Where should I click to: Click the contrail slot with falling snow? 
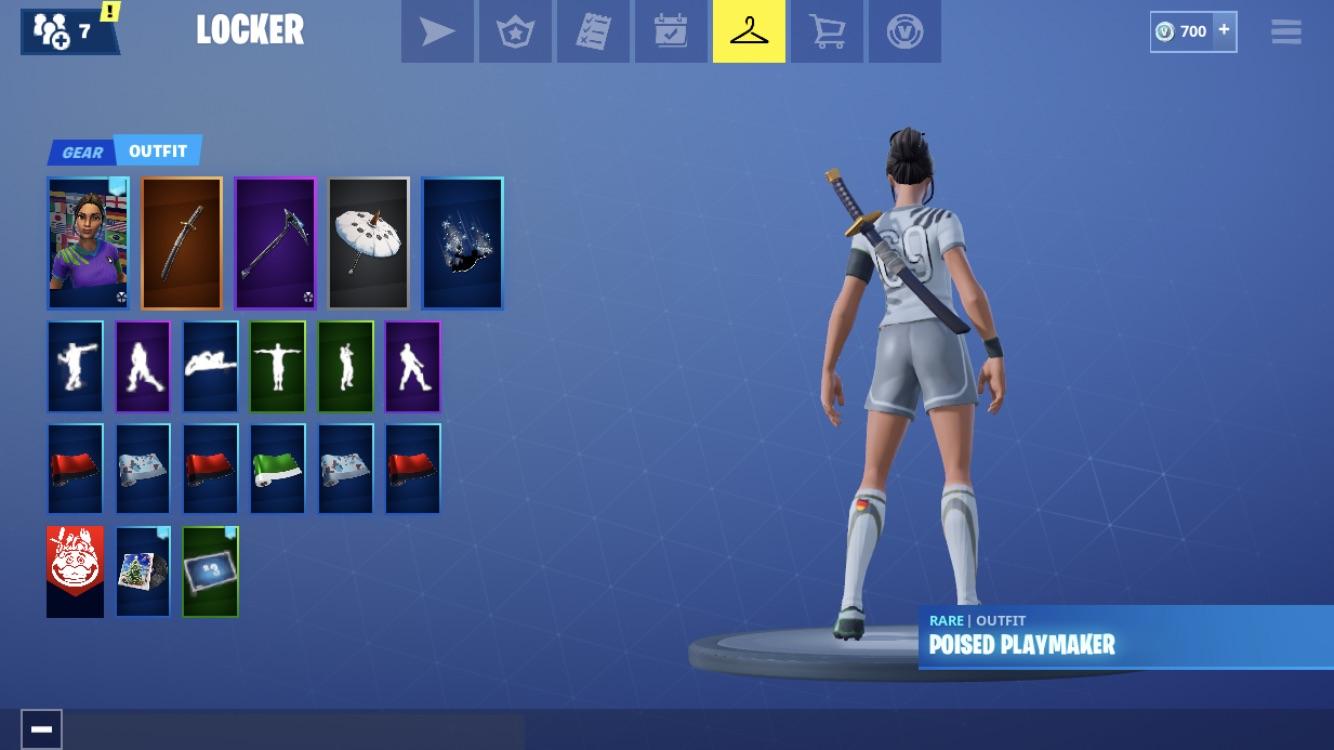pyautogui.click(x=462, y=242)
